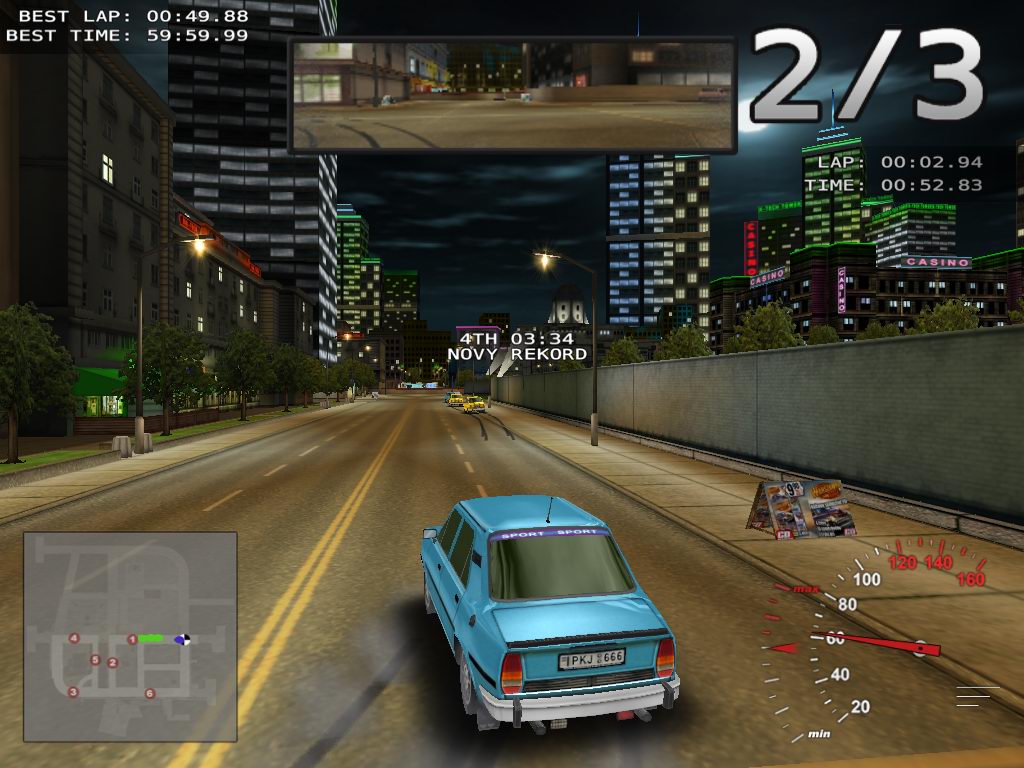The height and width of the screenshot is (768, 1024).
Task: Select checkpoint marker 4 on the minimap
Action: tap(73, 638)
